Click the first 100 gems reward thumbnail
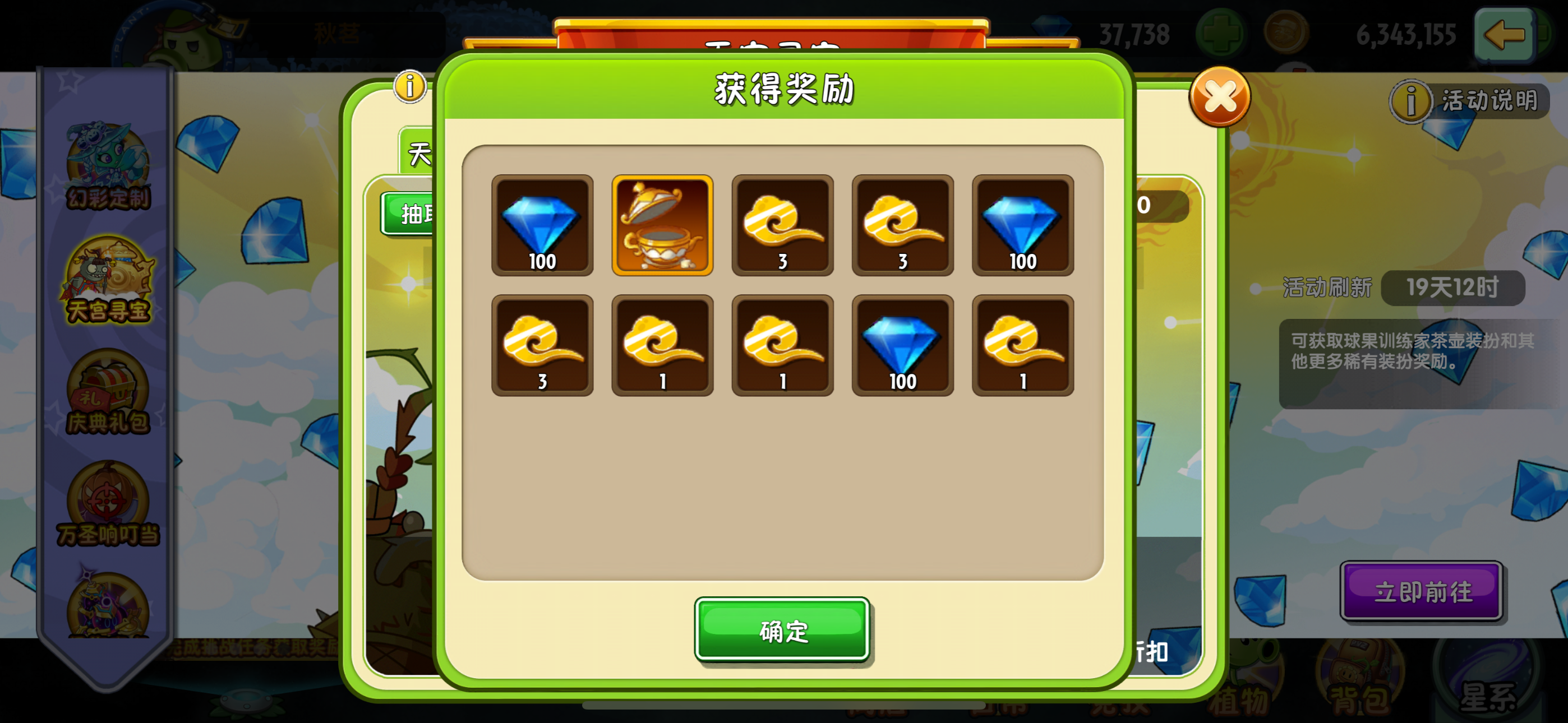The width and height of the screenshot is (1568, 723). point(542,225)
